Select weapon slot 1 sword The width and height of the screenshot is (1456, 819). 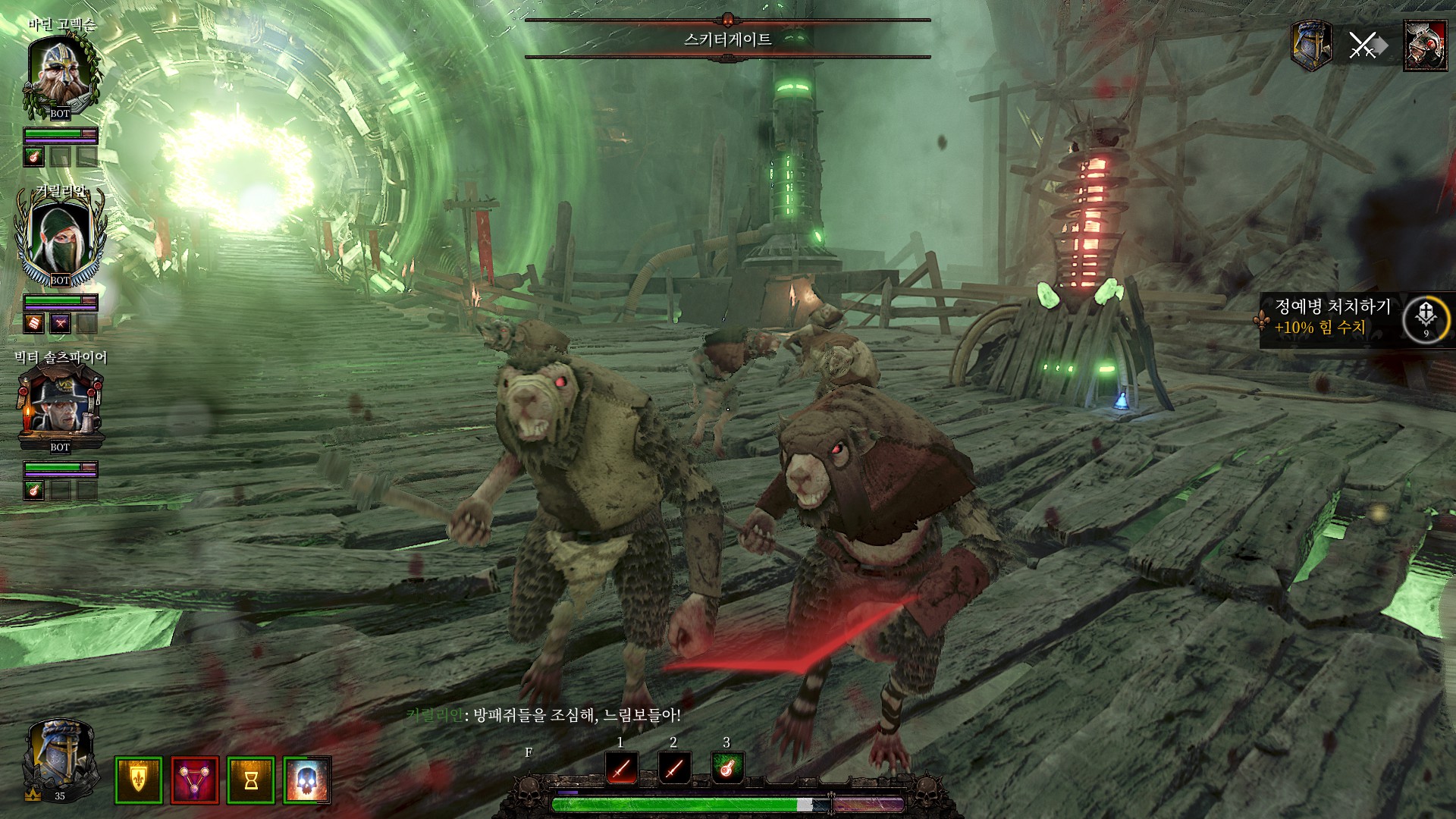click(622, 768)
